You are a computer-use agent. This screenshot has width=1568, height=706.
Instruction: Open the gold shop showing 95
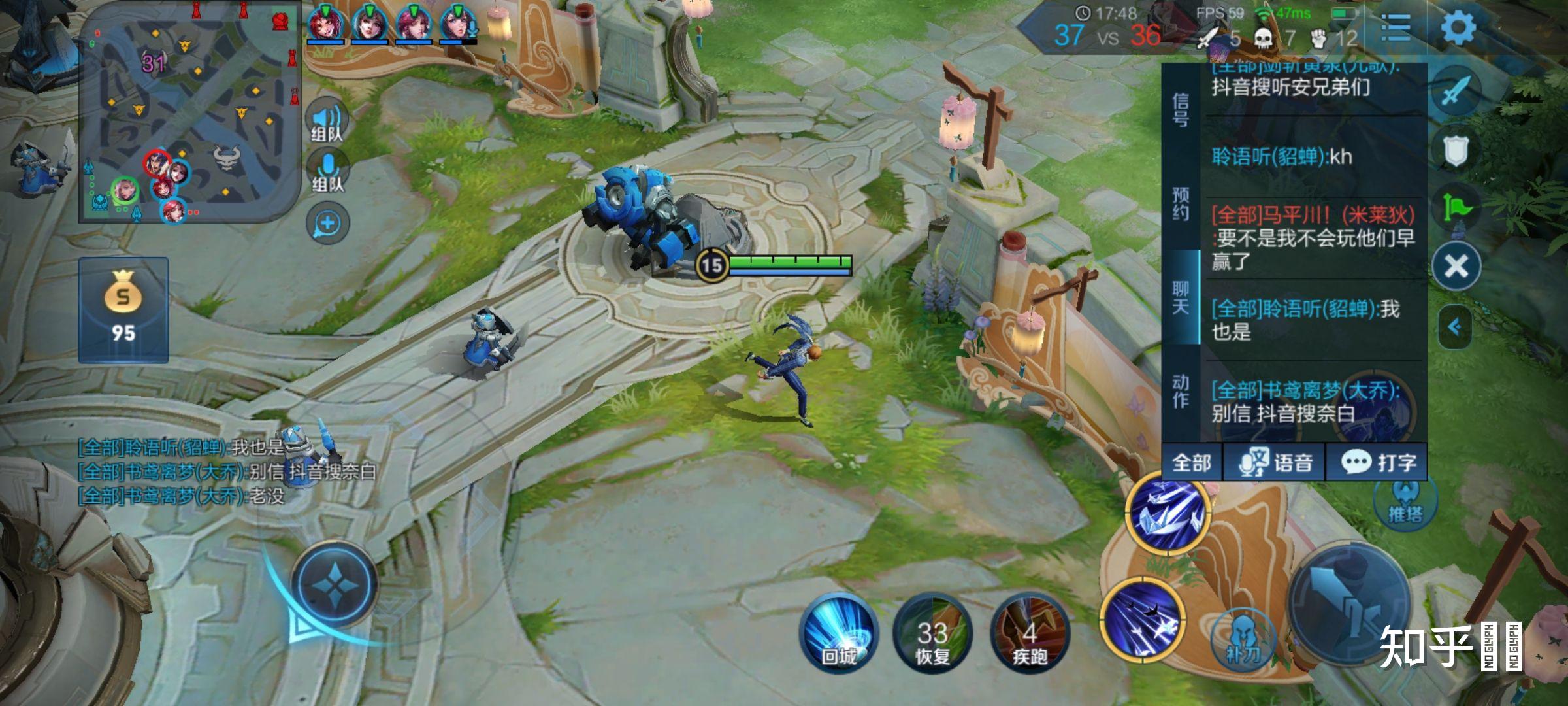[x=123, y=310]
